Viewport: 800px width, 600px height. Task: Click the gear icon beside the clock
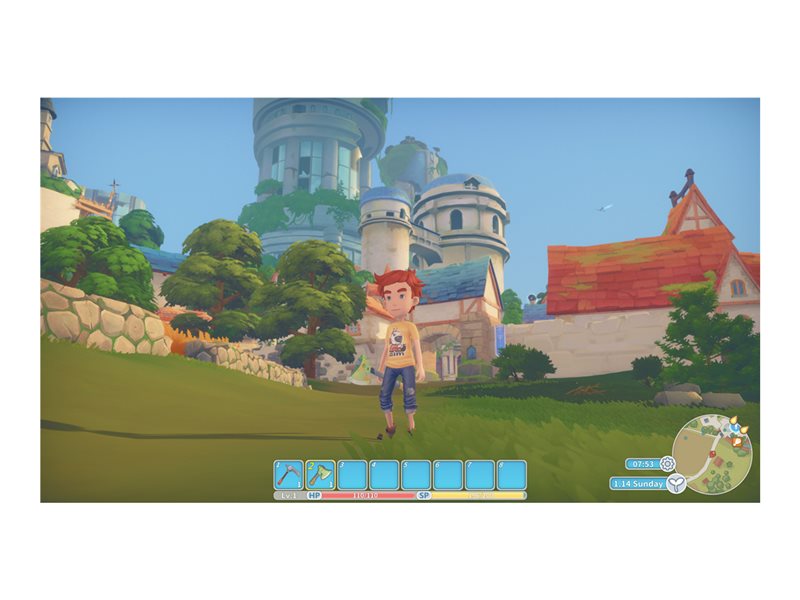(667, 464)
